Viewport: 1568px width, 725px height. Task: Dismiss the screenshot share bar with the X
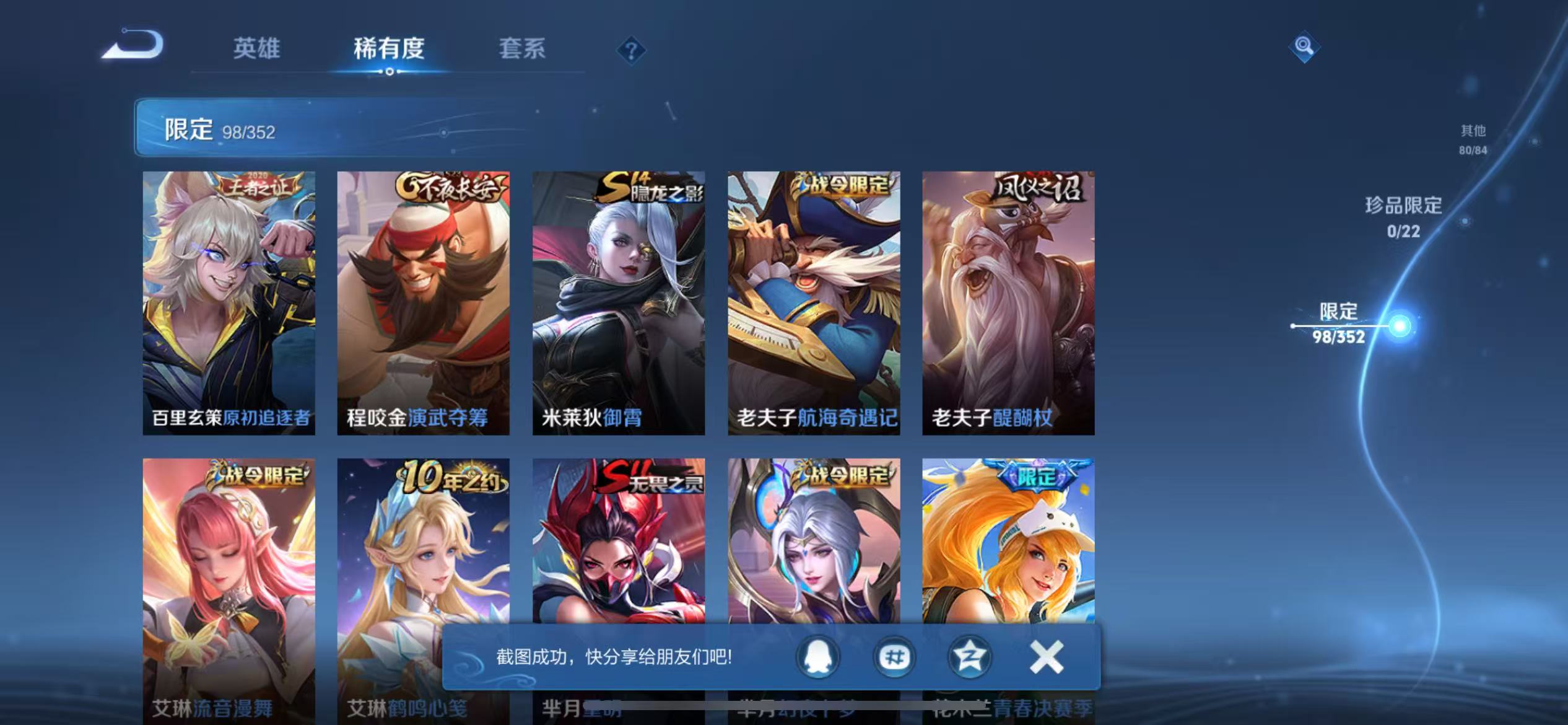click(1046, 659)
